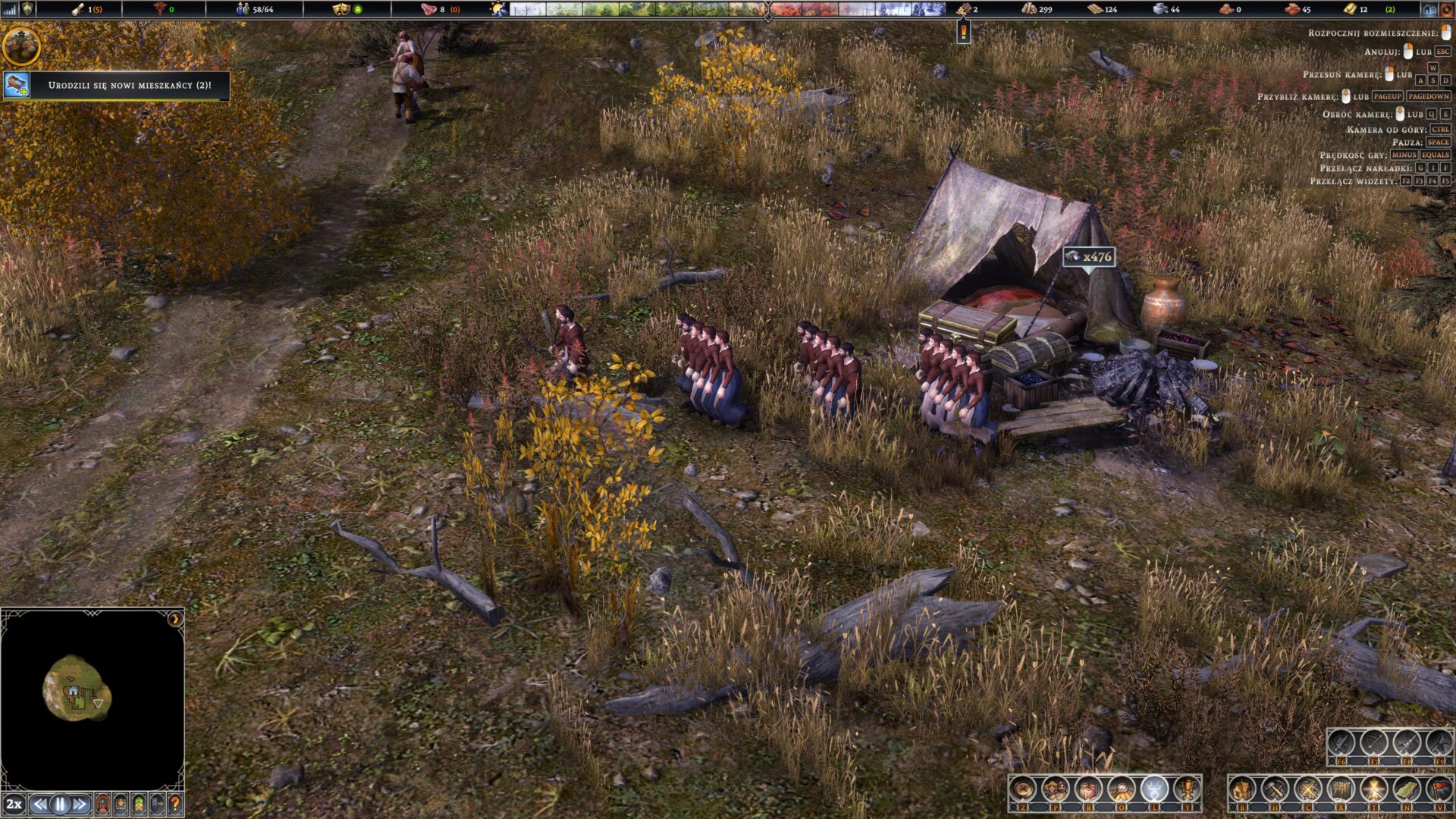Open the resource crates storage panel
This screenshot has width=1456, height=819.
click(1088, 790)
